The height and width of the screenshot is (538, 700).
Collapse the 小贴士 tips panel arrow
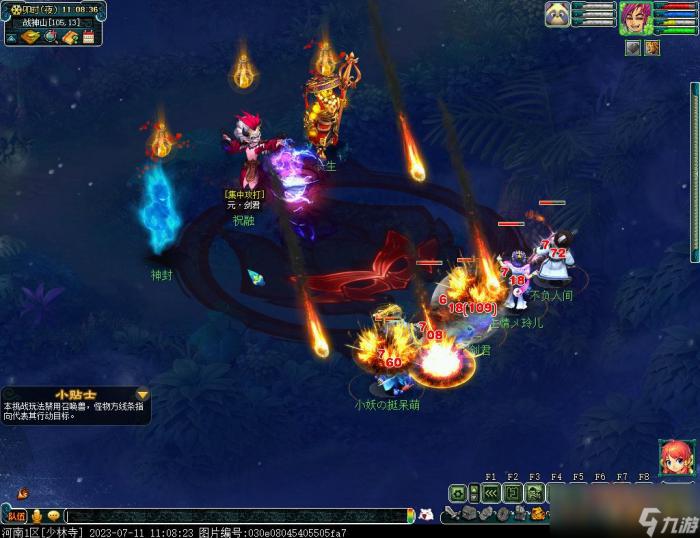pos(142,395)
